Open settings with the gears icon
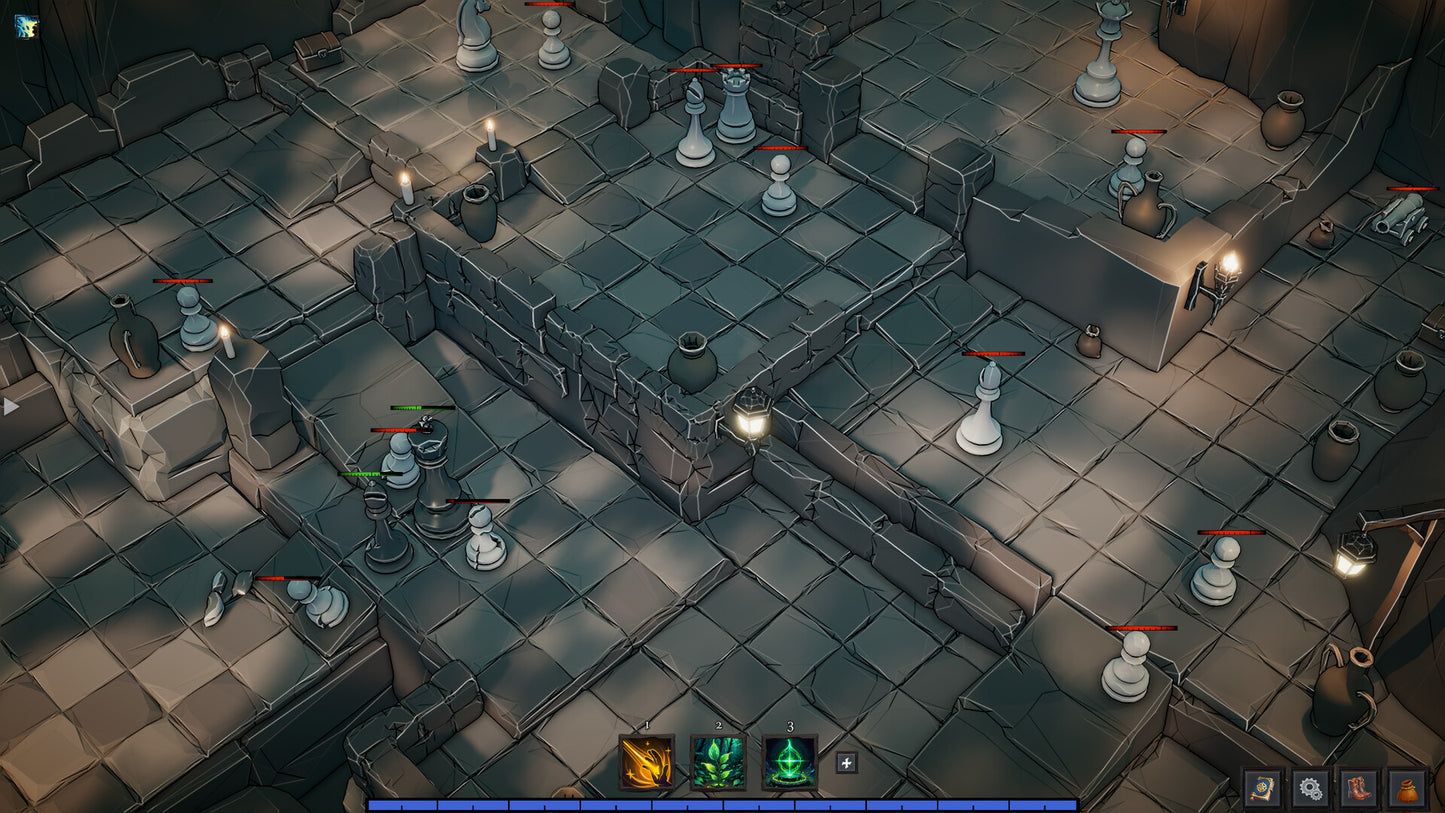 tap(1310, 788)
